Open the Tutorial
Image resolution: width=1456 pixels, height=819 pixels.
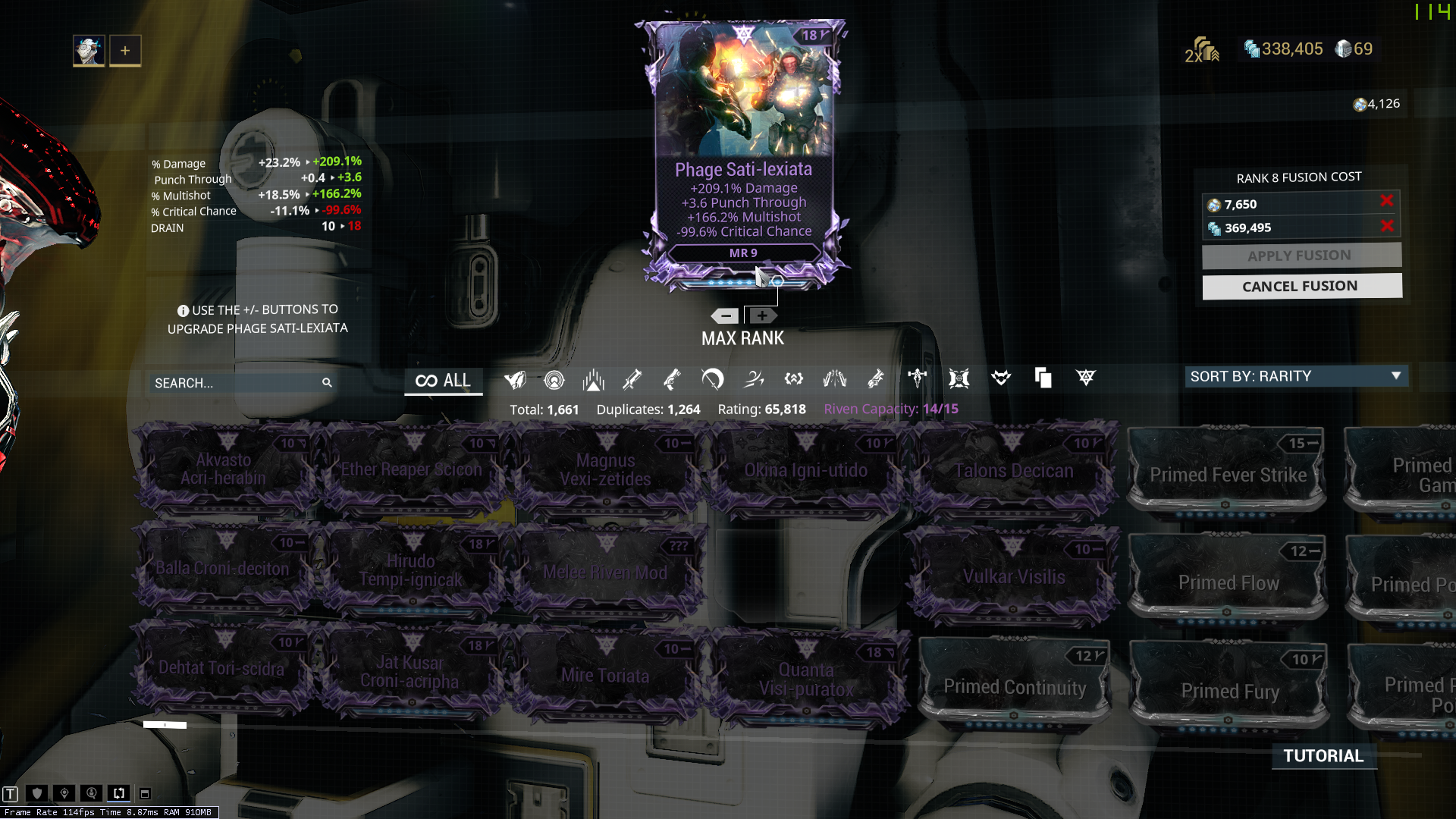(1323, 756)
